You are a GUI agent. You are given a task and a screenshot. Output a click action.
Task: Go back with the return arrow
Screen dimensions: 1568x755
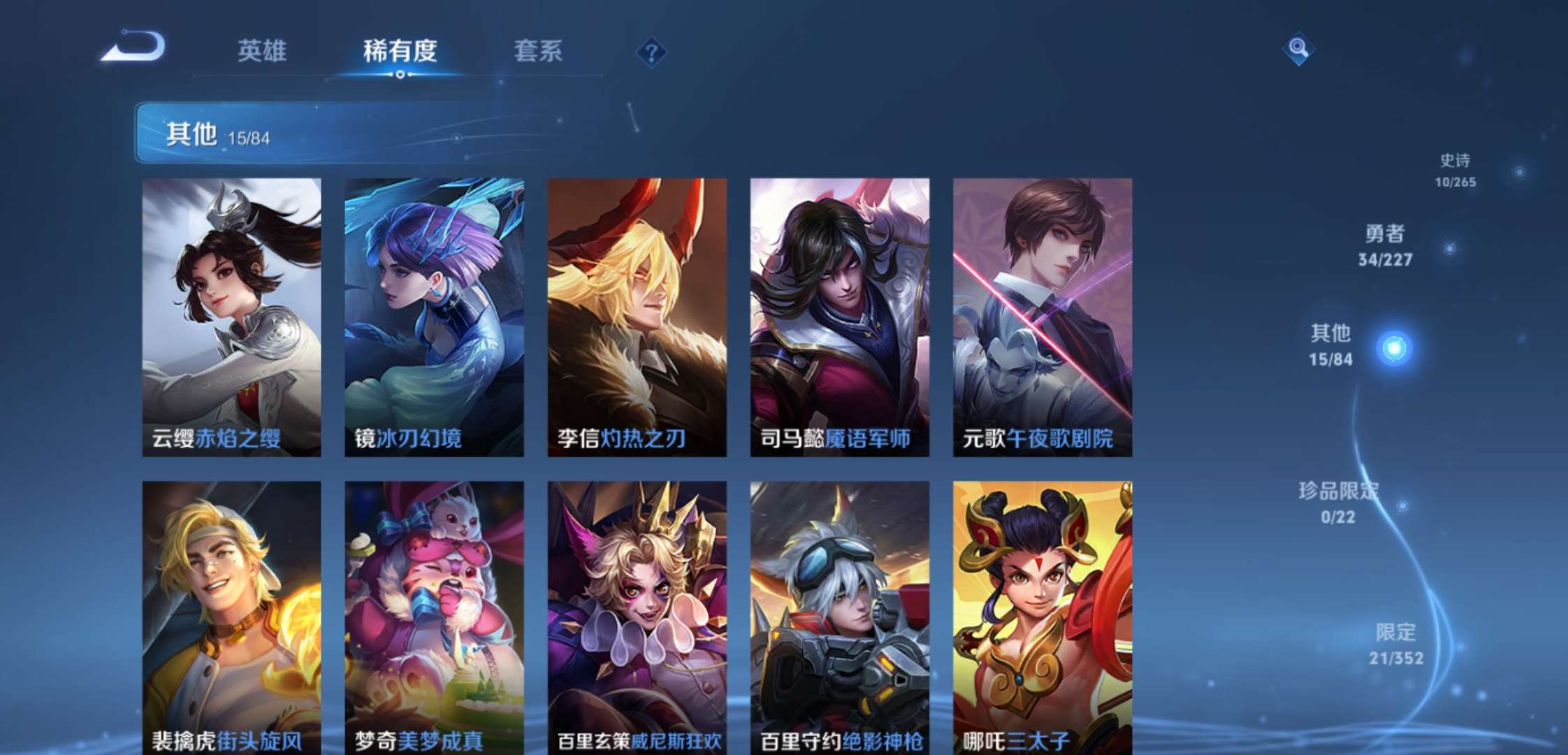coord(134,48)
